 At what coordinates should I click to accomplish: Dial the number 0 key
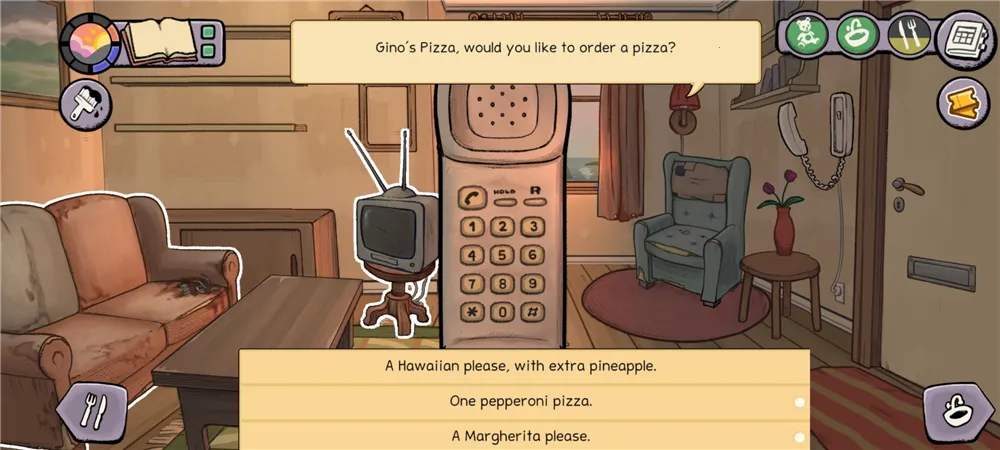point(503,311)
